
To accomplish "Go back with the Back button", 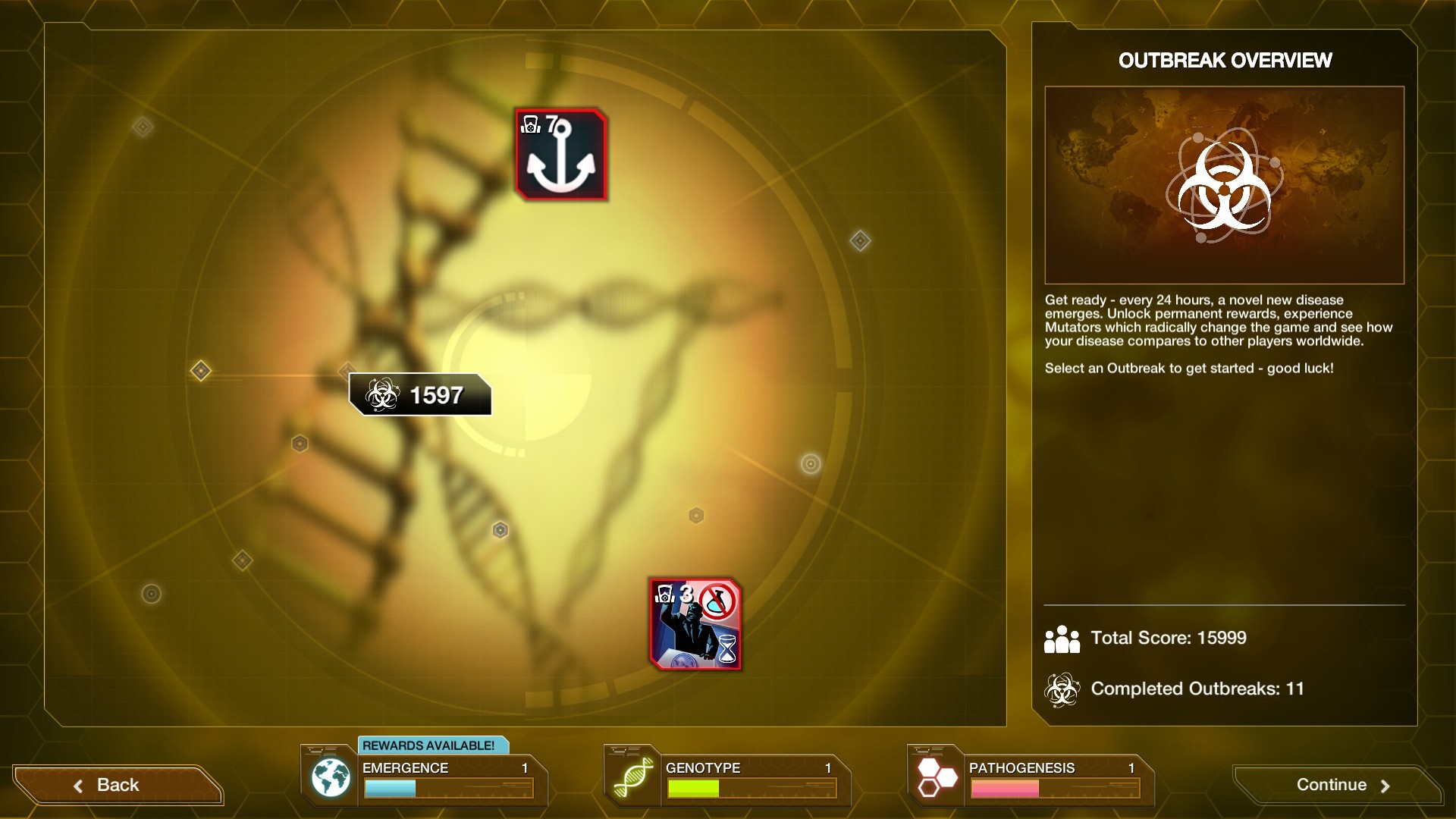I will 117,785.
